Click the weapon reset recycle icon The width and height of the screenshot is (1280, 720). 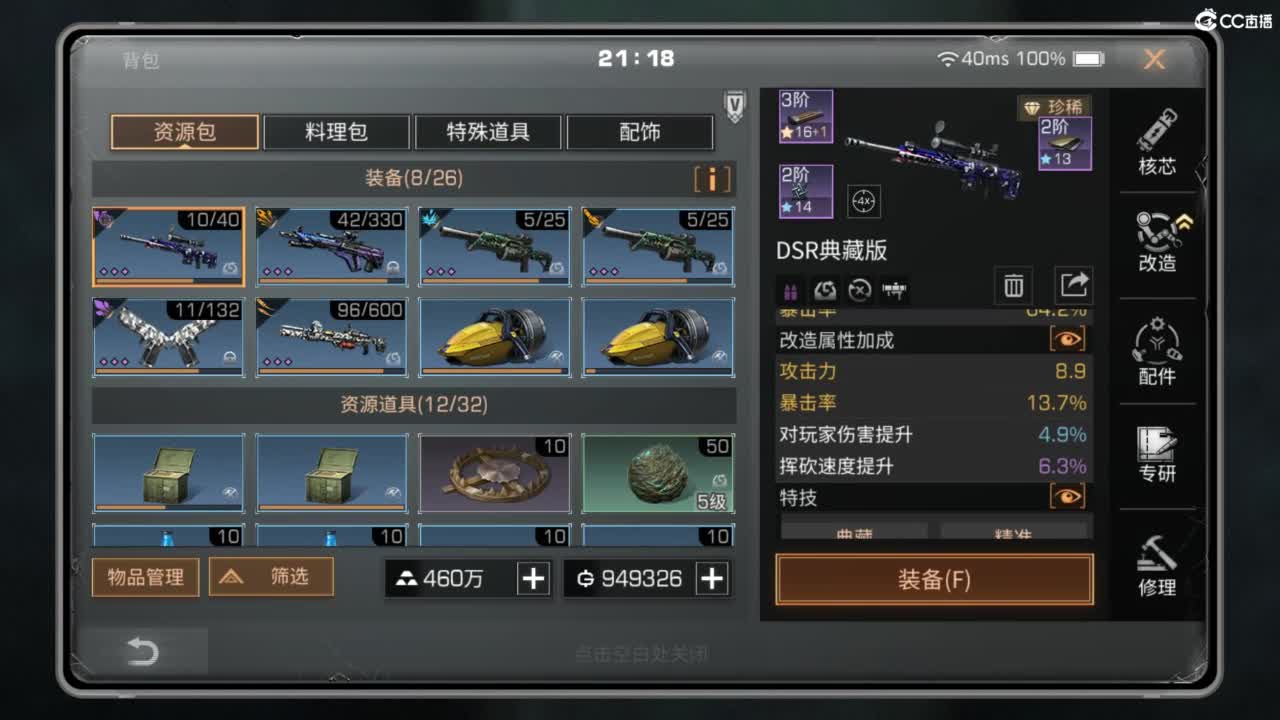tap(826, 290)
